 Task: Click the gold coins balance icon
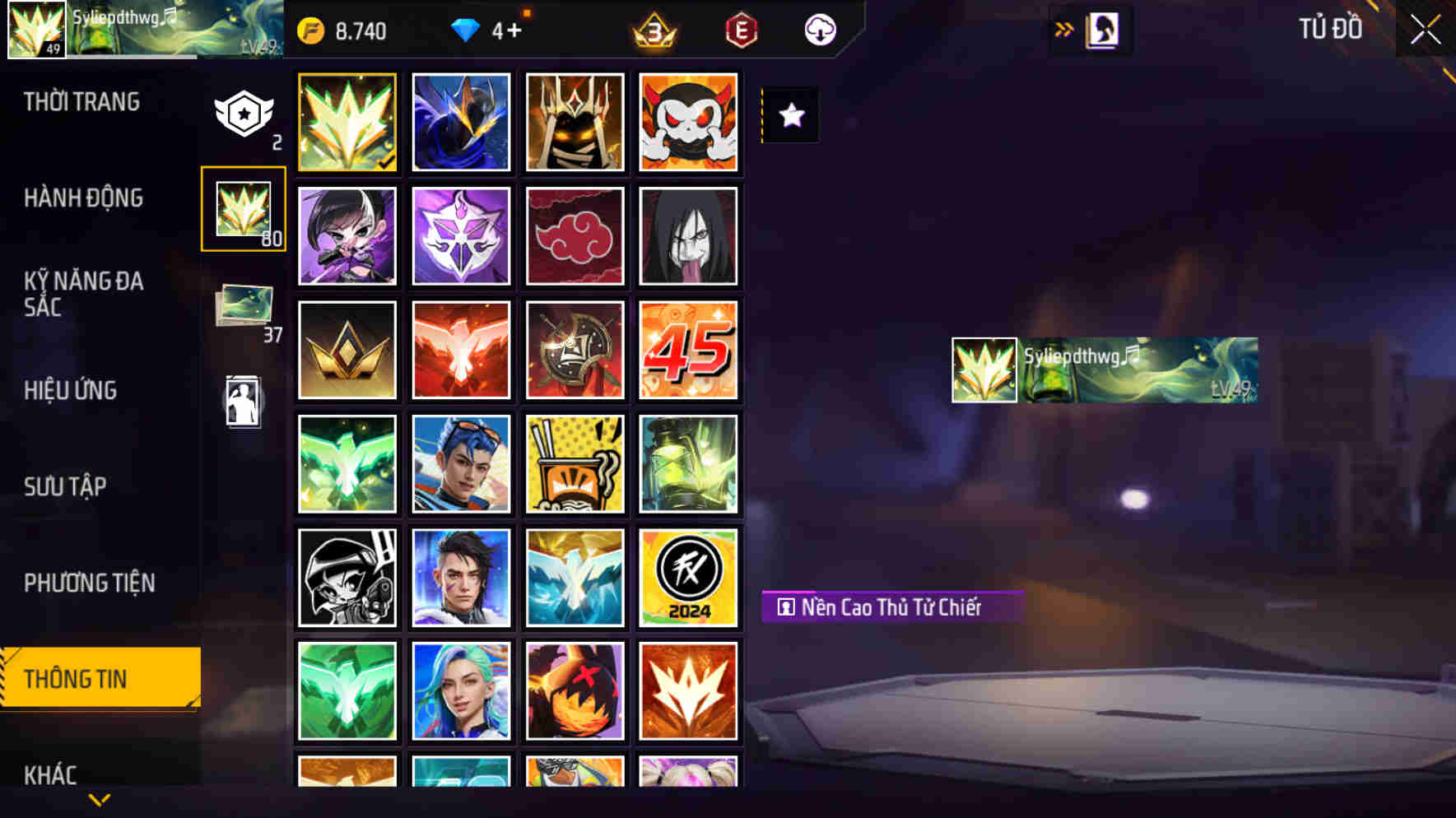tap(311, 30)
